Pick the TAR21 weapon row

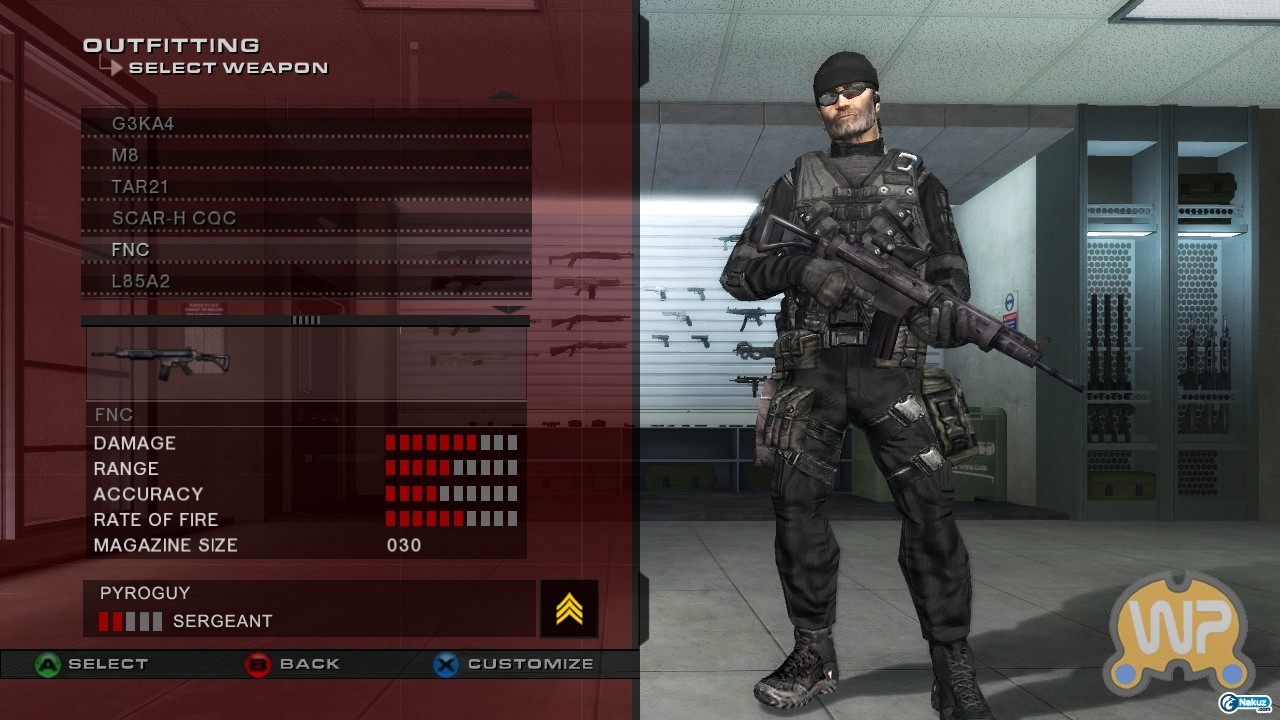(x=305, y=187)
